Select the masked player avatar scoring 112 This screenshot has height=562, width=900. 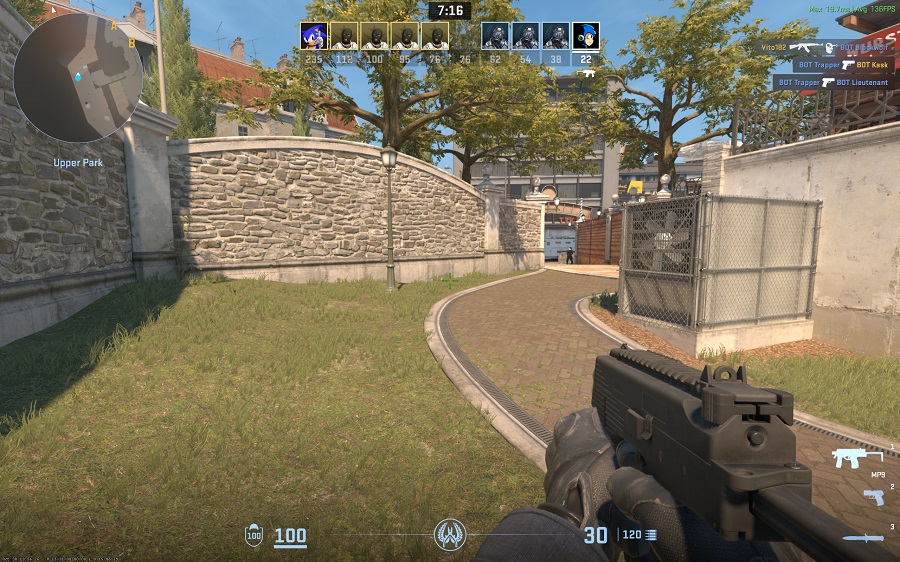click(x=344, y=36)
